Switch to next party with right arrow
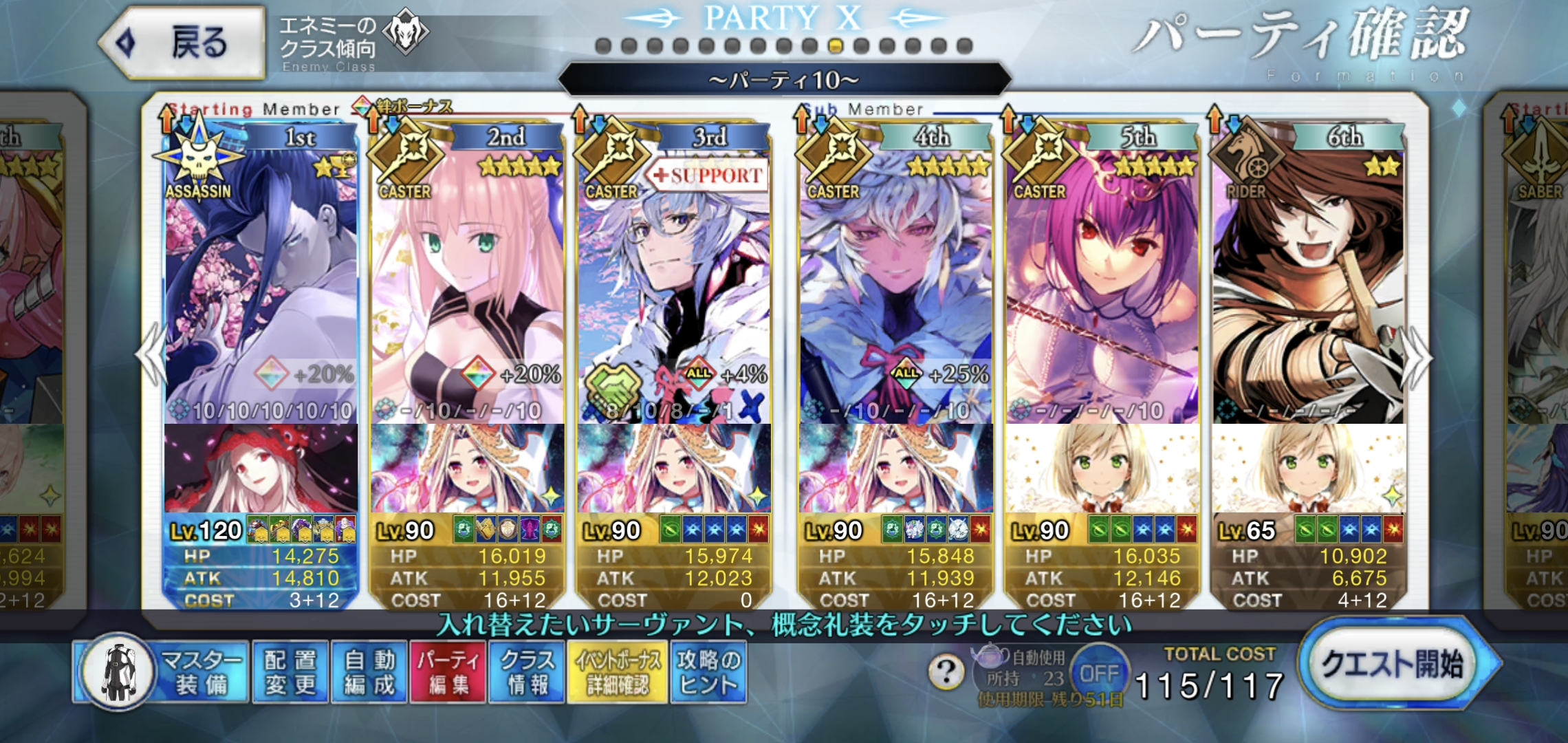The width and height of the screenshot is (1568, 743). click(x=1418, y=356)
